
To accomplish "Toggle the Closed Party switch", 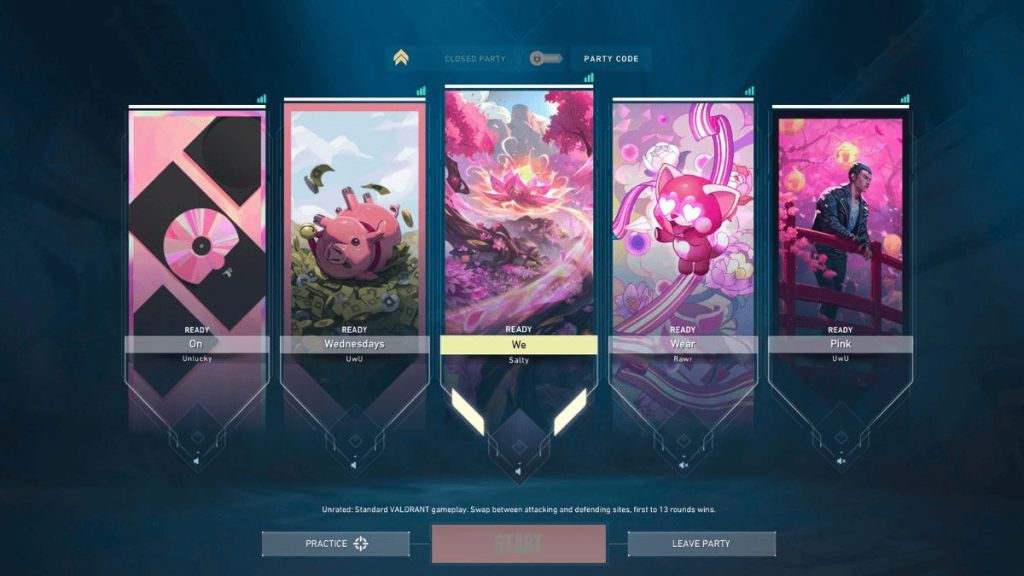I will (x=546, y=59).
